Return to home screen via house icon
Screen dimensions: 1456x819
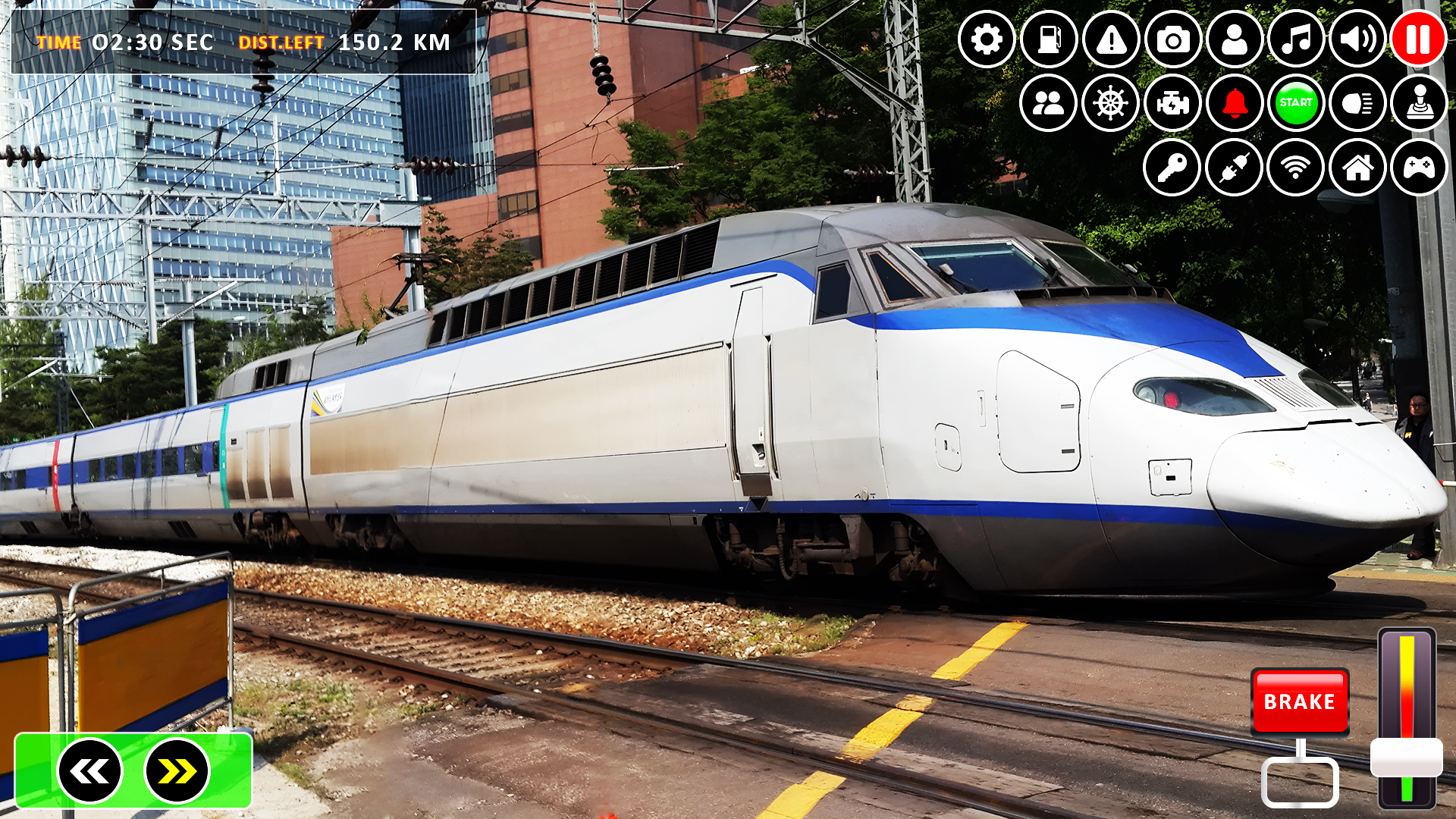point(1357,168)
